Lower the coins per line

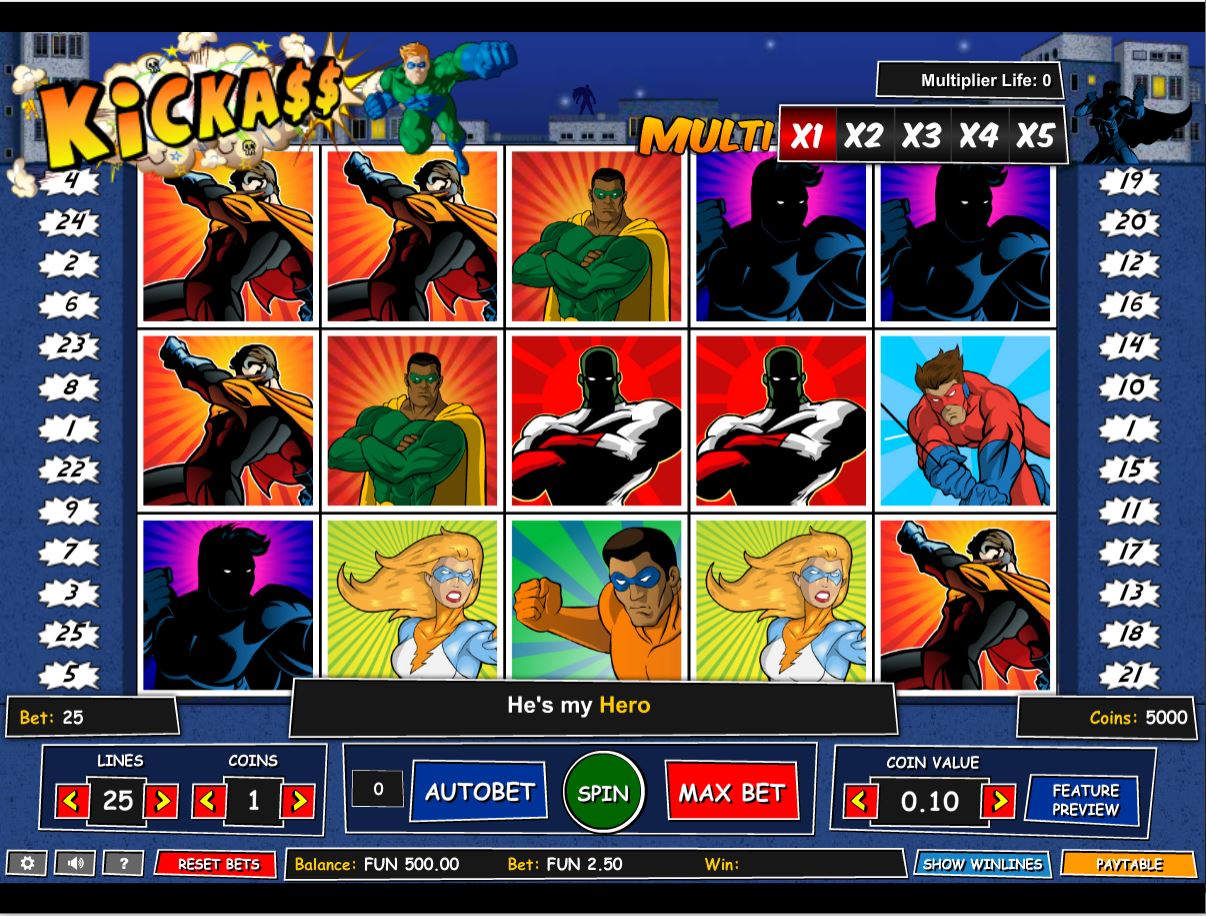point(208,801)
